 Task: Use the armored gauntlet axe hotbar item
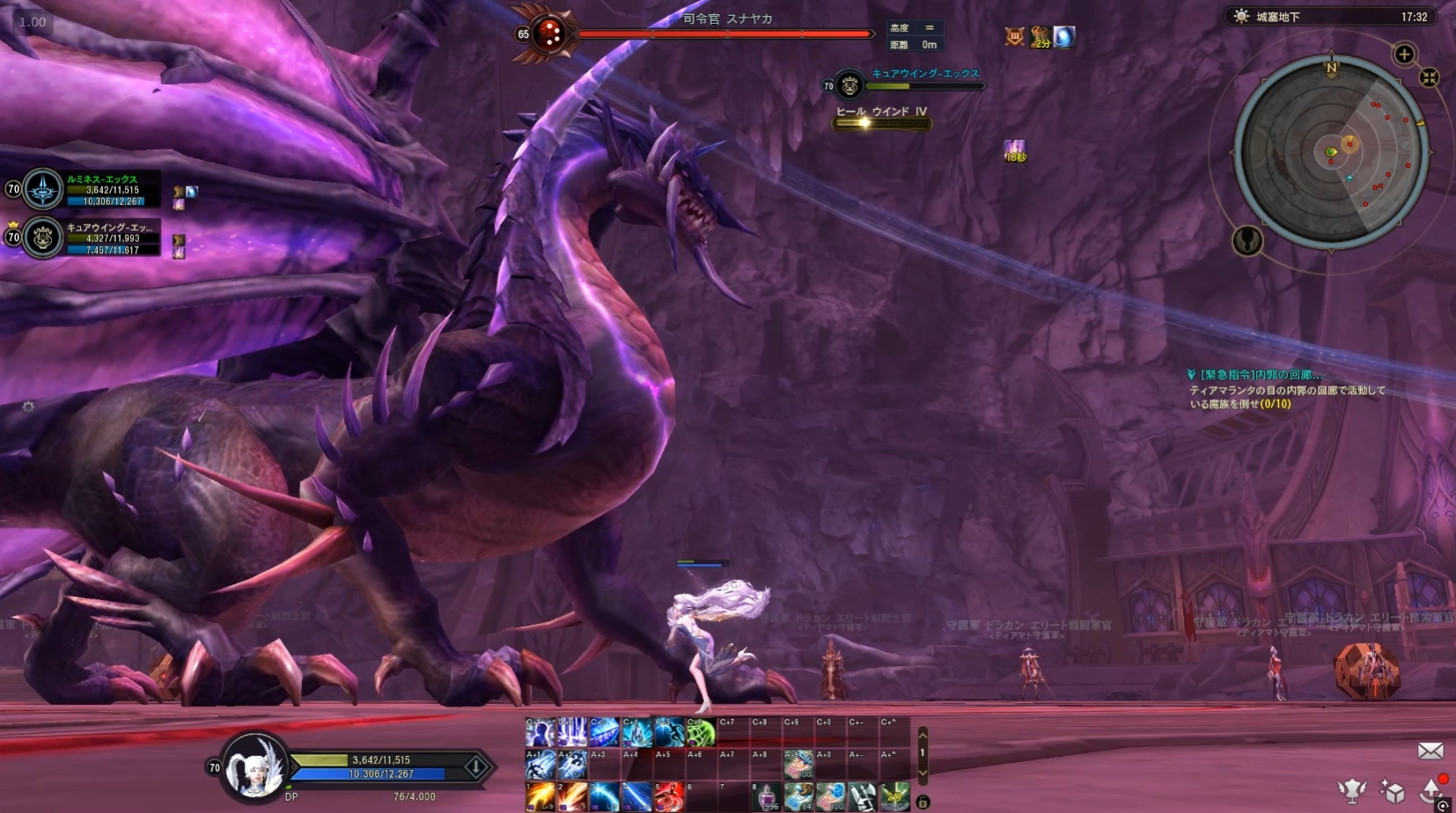coord(863,796)
